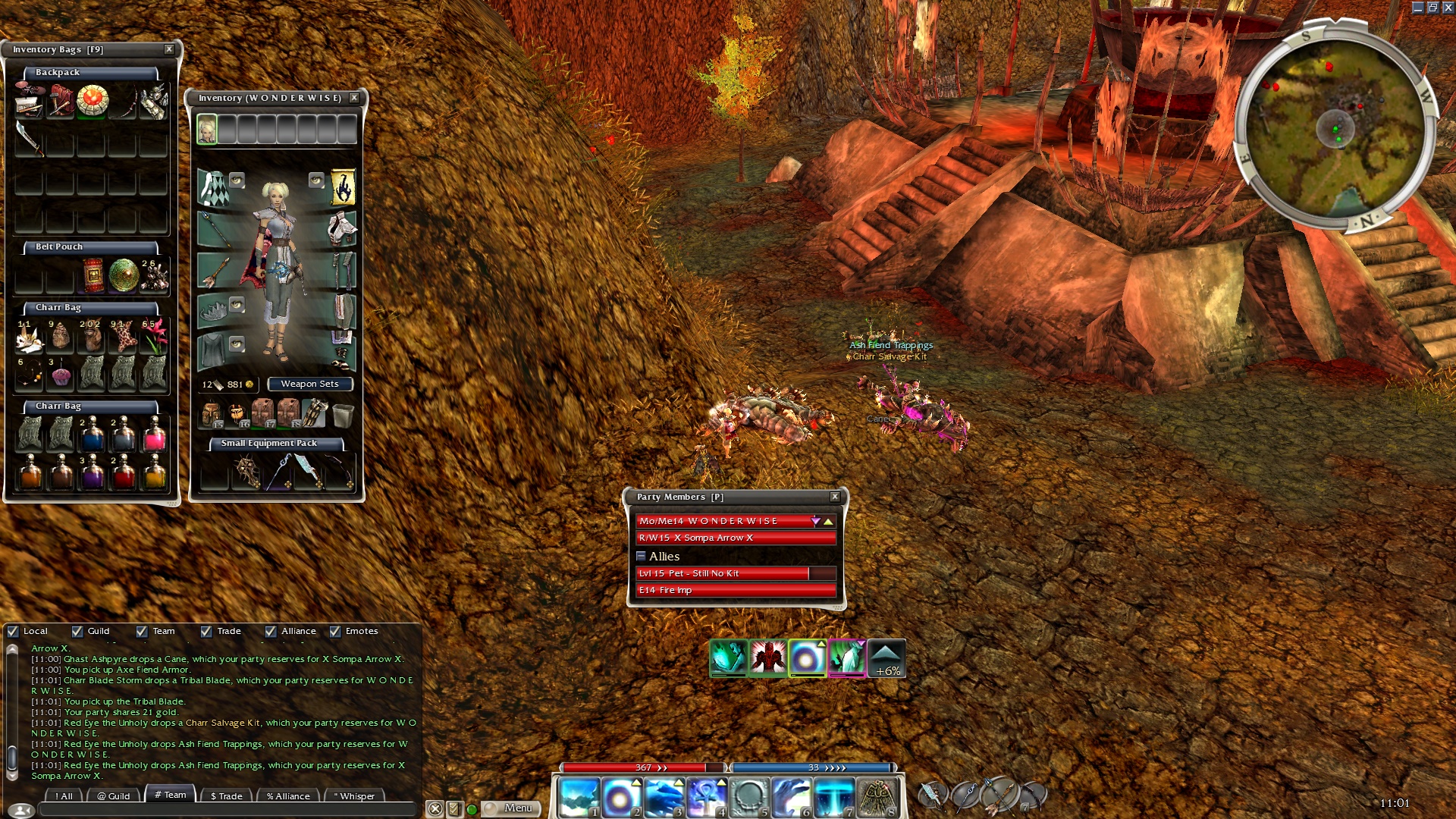Target the Fire Imp ally row

(736, 590)
